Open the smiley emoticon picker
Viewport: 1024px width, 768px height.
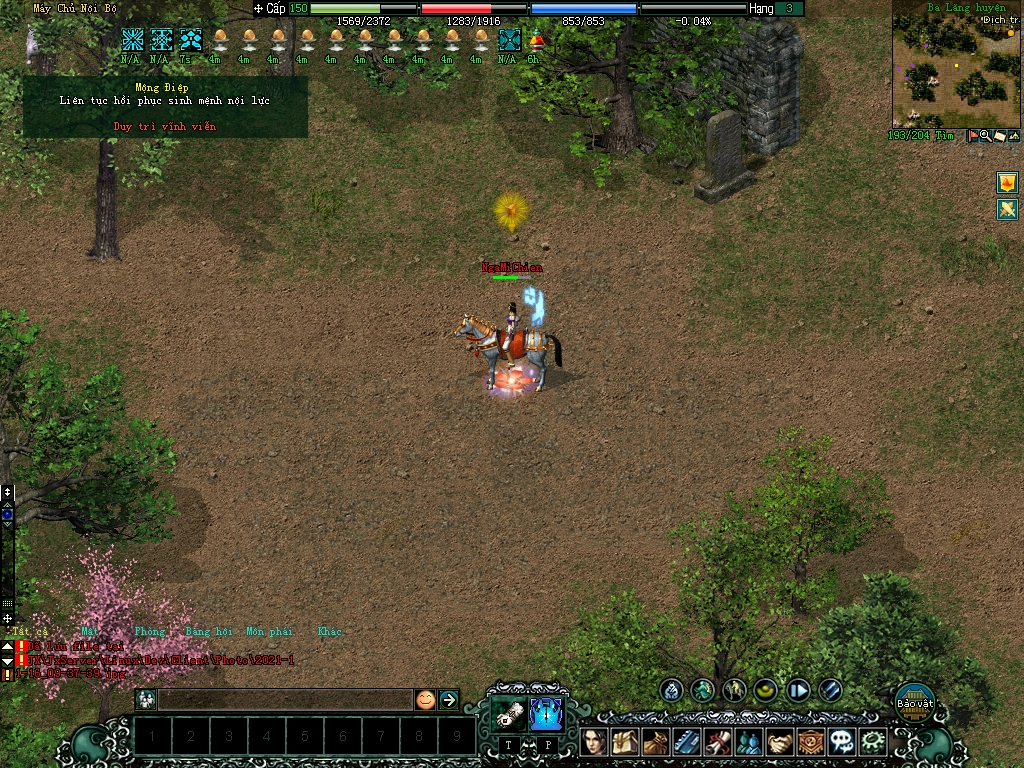[426, 699]
